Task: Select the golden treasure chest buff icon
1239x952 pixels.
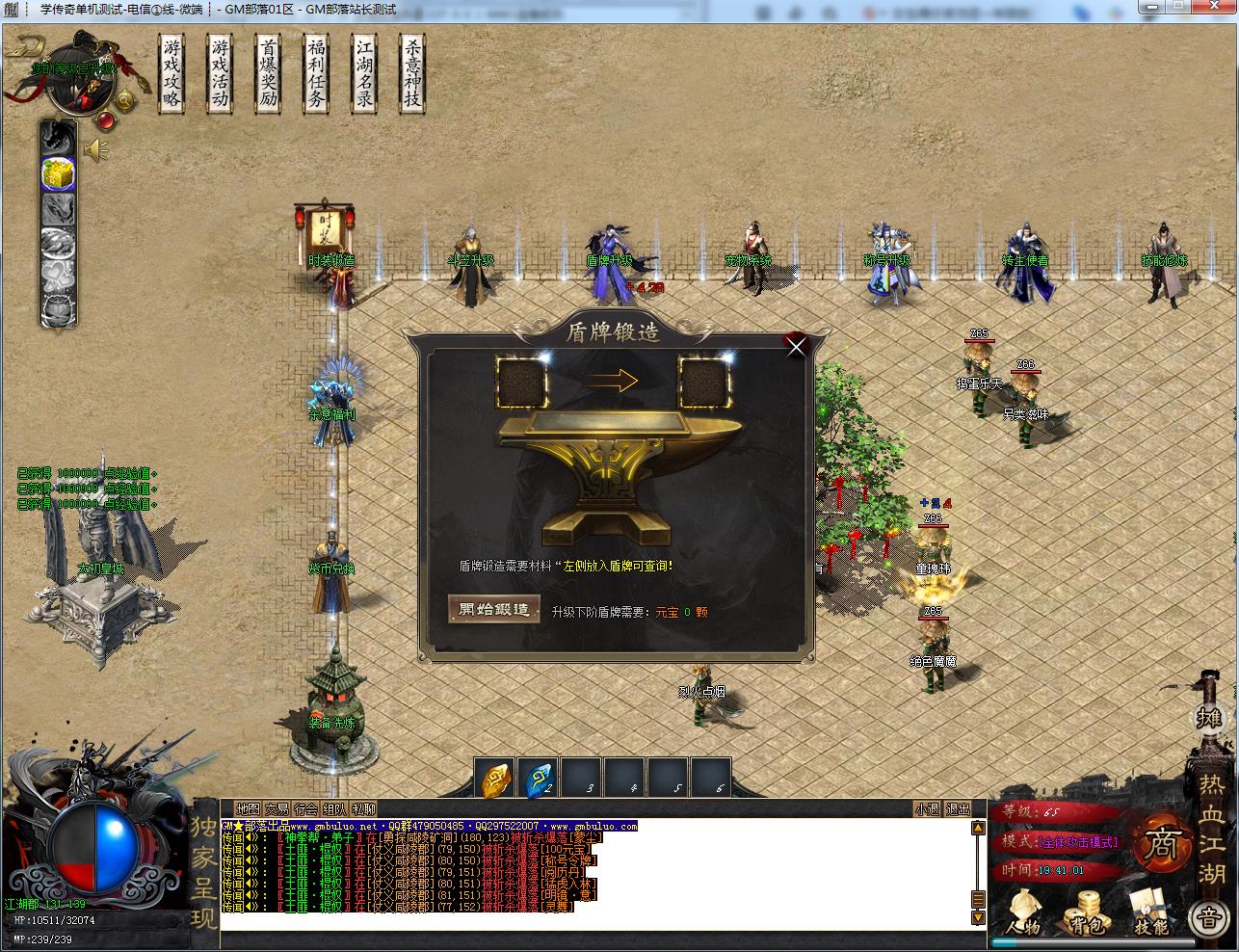Action: (58, 173)
